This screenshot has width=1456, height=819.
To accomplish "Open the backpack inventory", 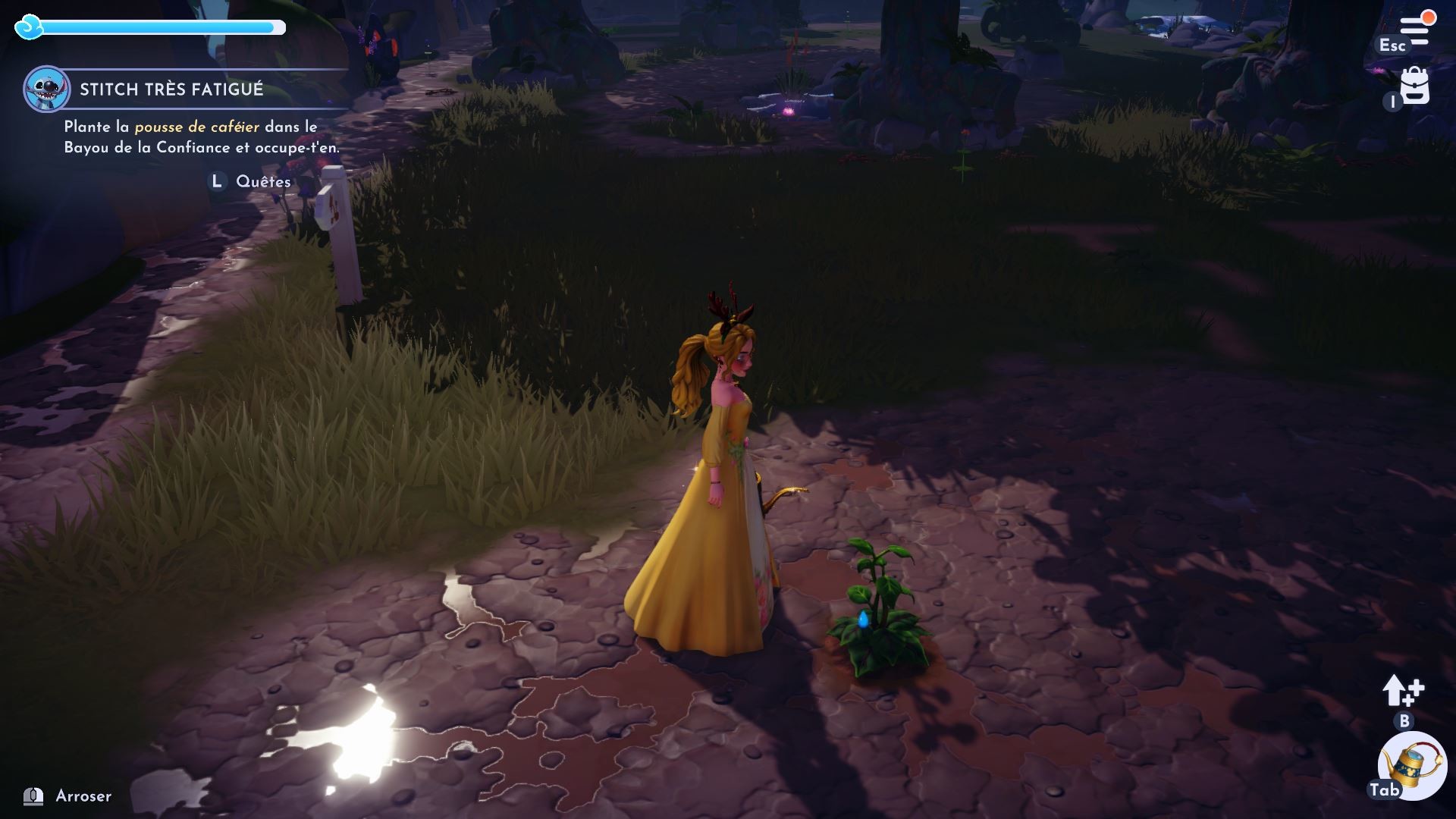I will 1414,86.
